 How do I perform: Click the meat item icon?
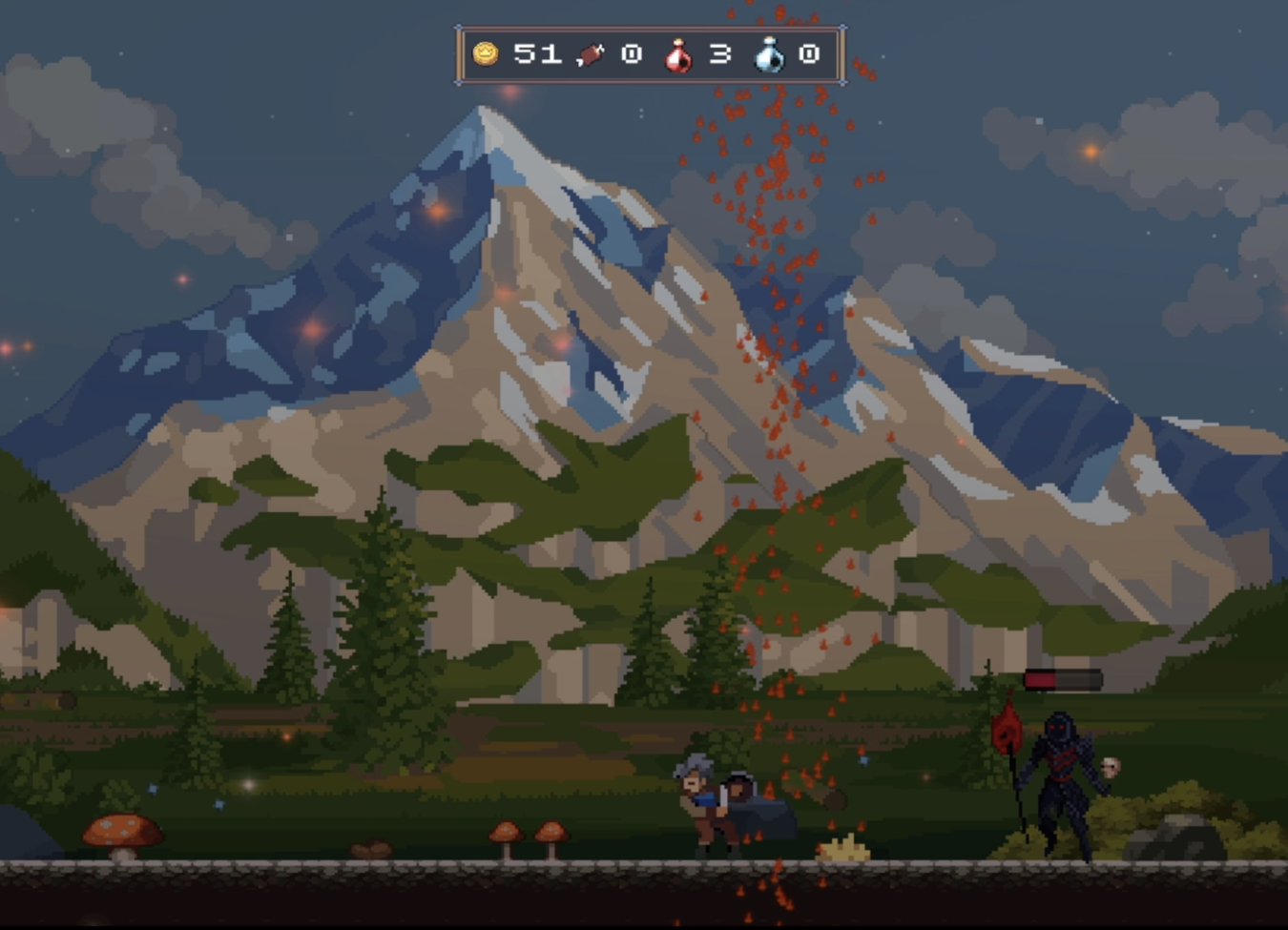[x=591, y=55]
